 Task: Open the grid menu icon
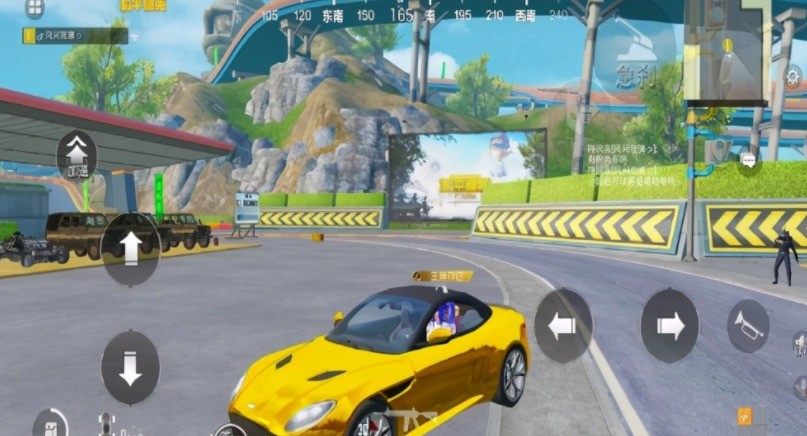[x=35, y=9]
